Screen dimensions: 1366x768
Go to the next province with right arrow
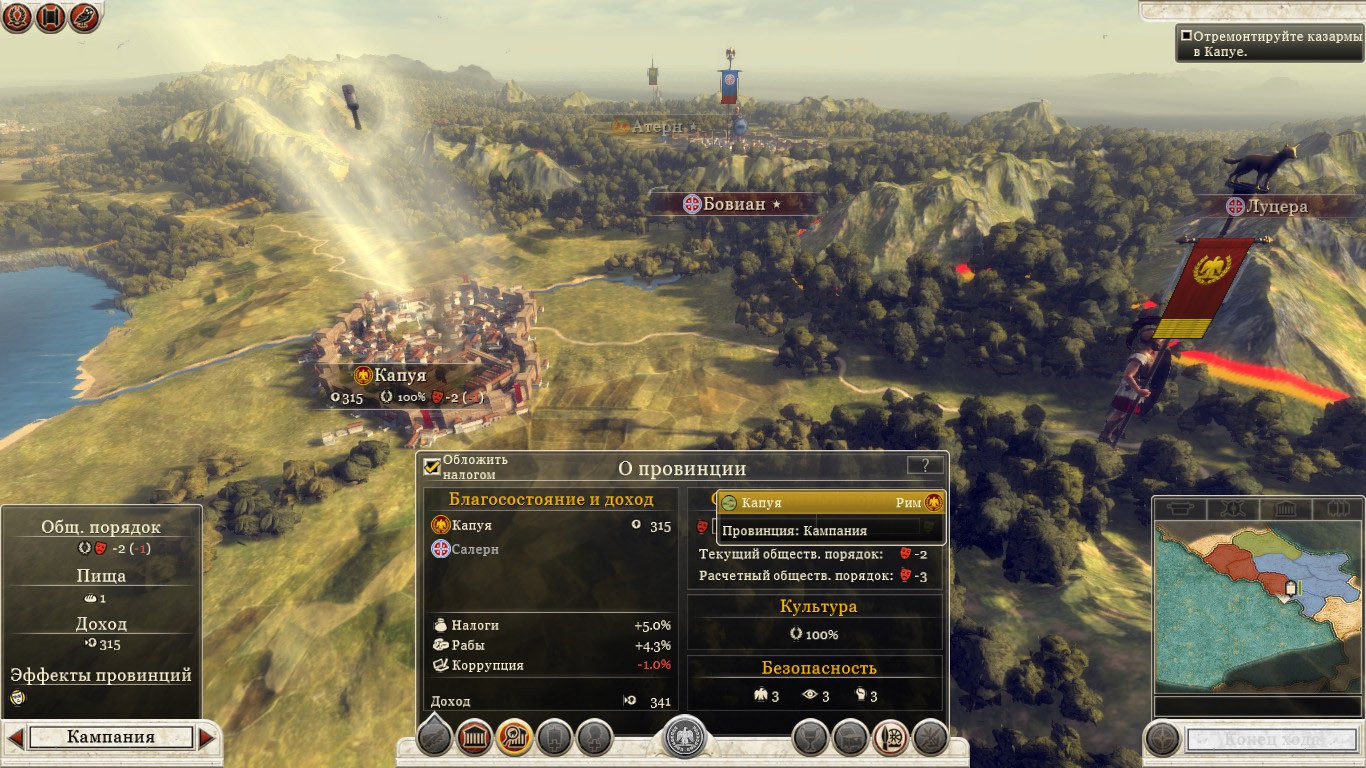[x=207, y=738]
